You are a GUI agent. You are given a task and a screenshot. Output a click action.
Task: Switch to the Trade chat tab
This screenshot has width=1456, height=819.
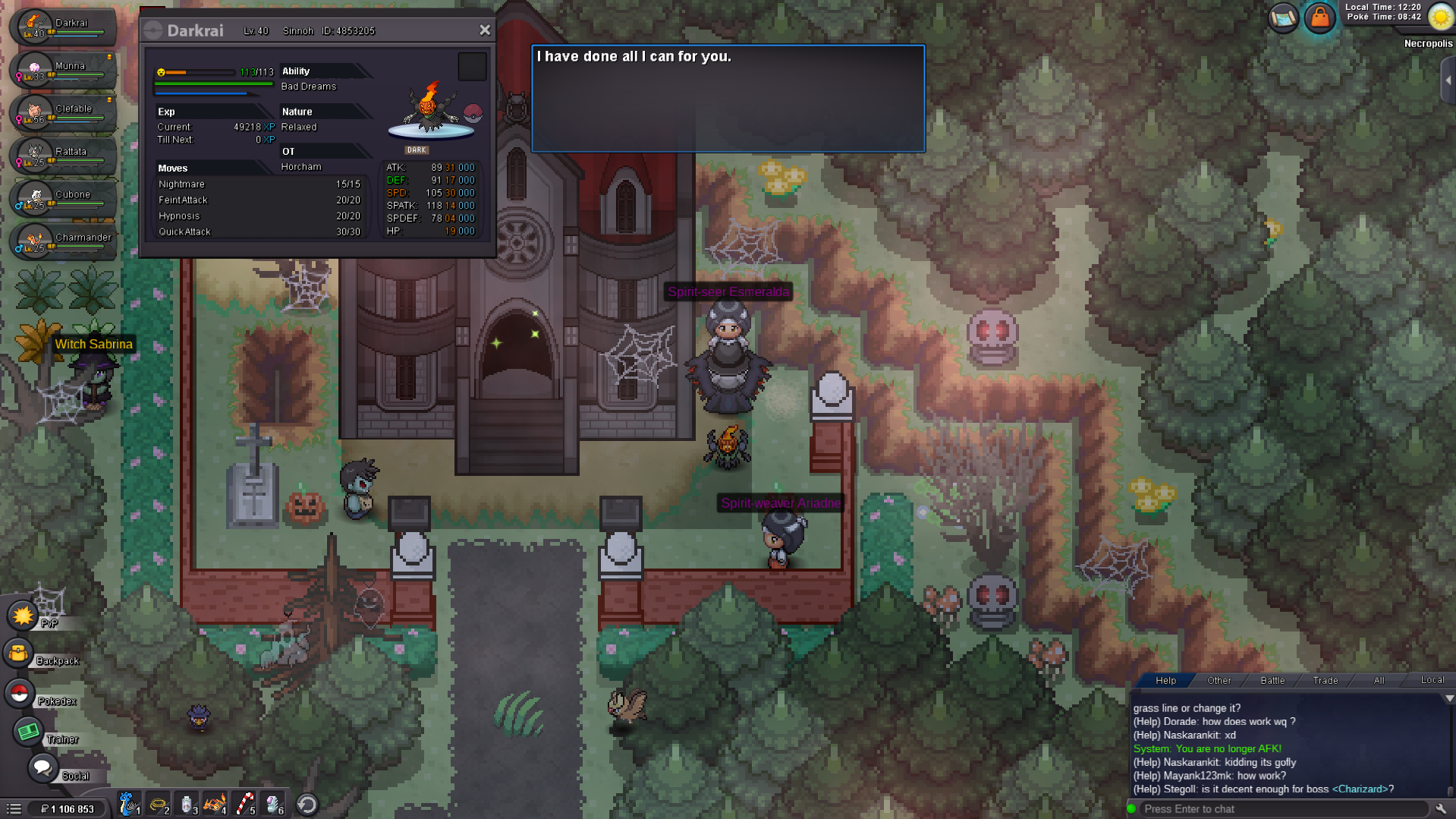[x=1325, y=681]
